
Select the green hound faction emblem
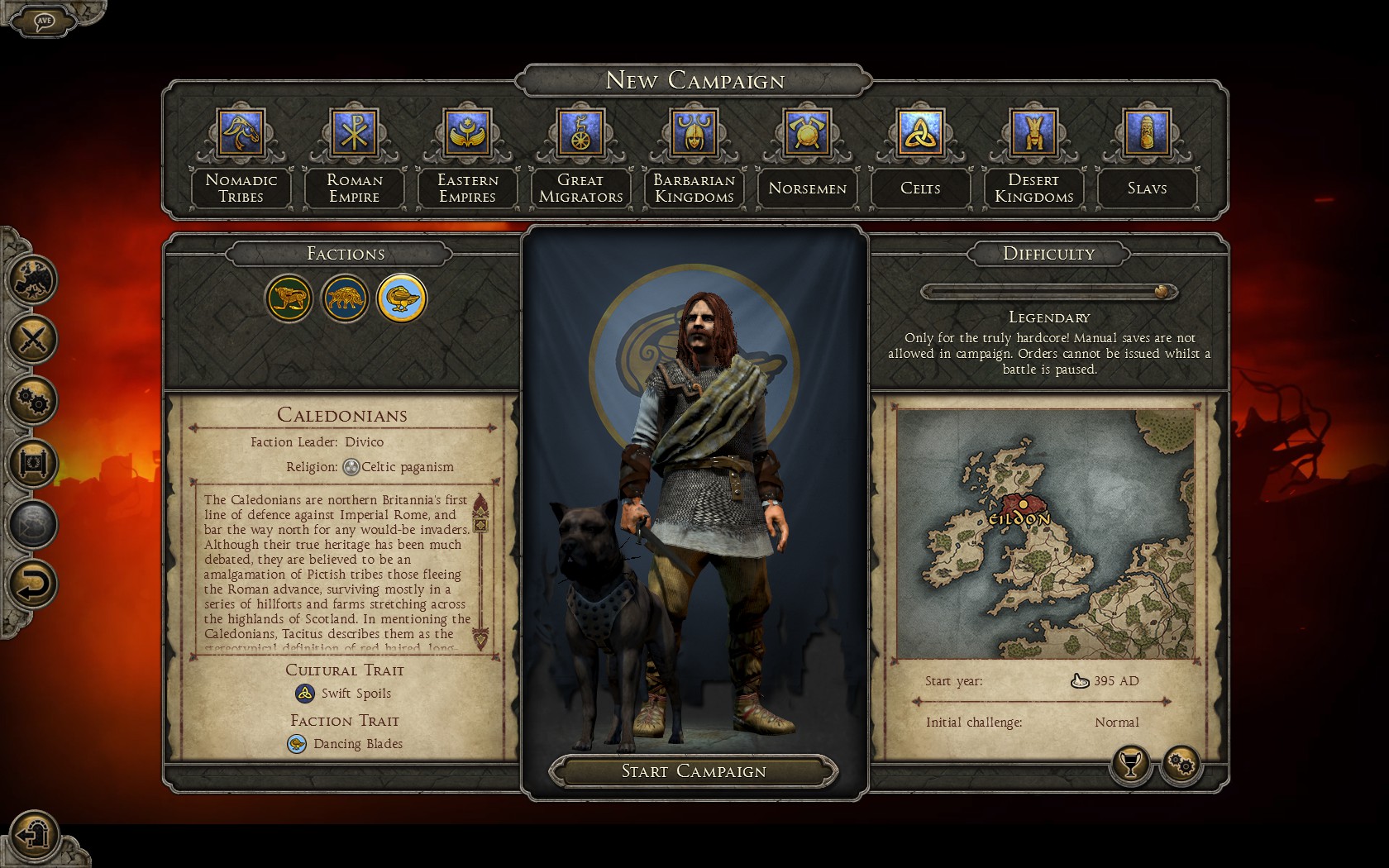click(289, 298)
